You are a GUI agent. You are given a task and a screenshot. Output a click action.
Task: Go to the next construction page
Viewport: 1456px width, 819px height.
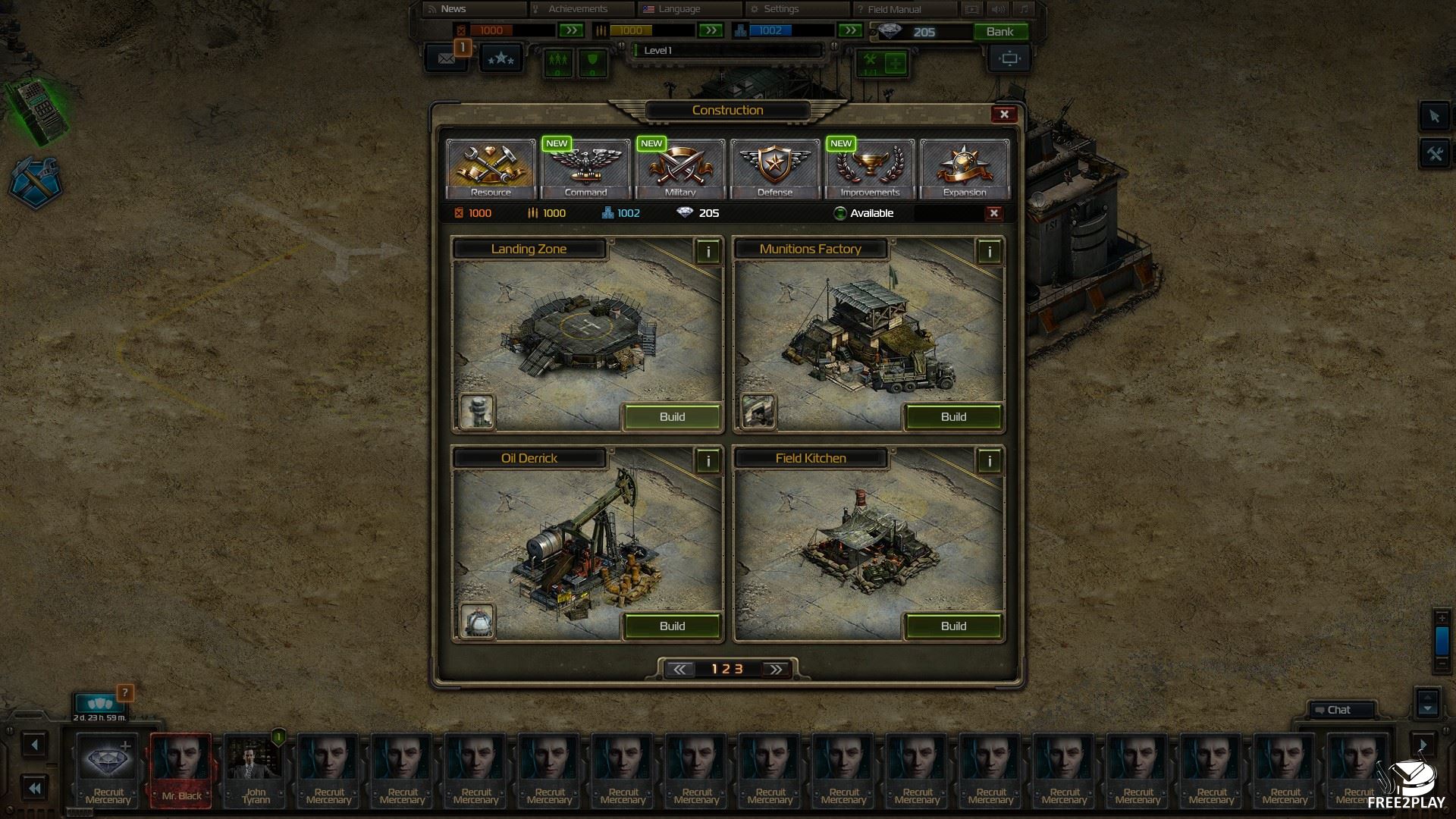[x=776, y=669]
